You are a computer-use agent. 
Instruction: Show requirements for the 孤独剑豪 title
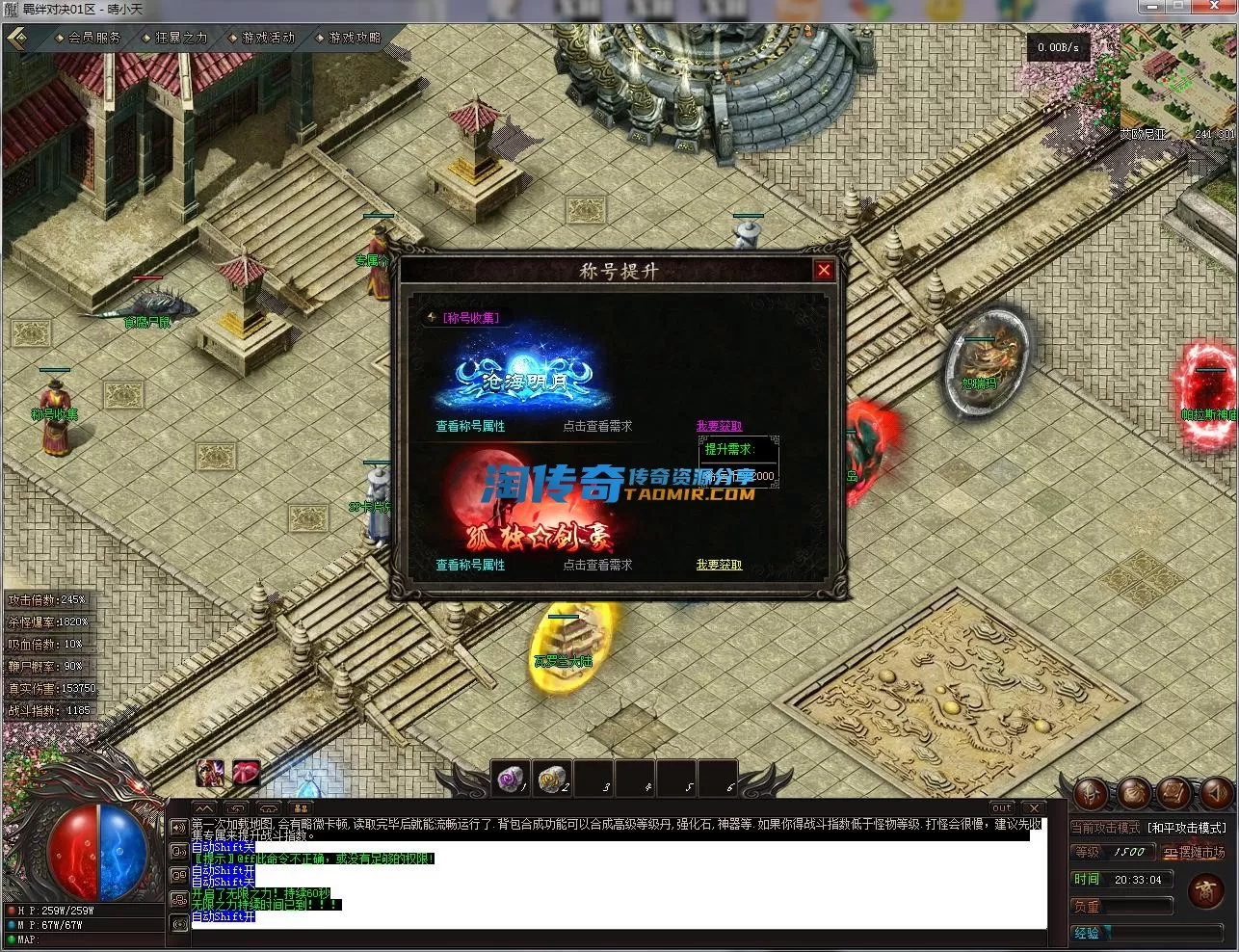click(x=597, y=565)
